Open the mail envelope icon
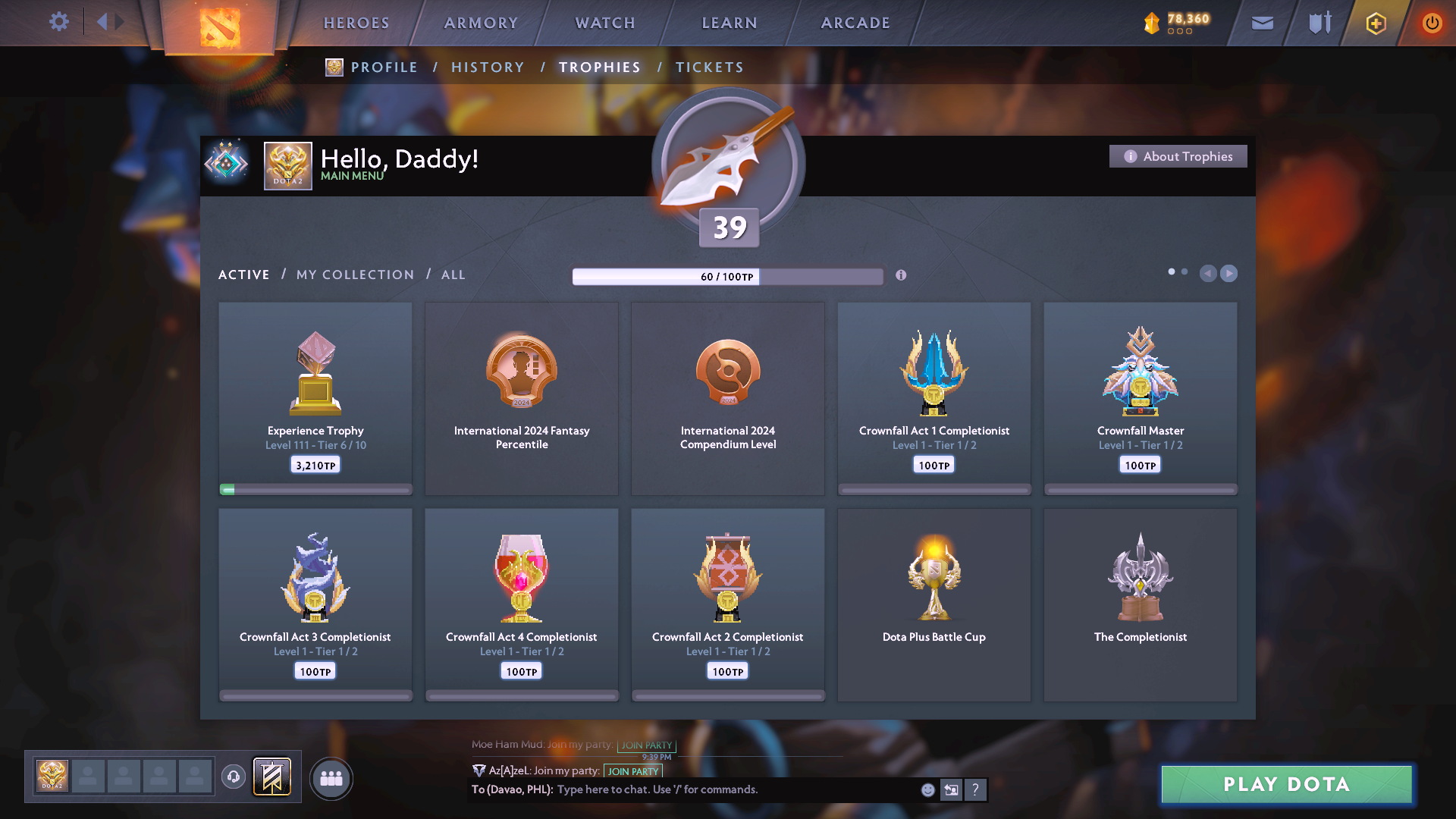Viewport: 1456px width, 819px height. 1263,23
